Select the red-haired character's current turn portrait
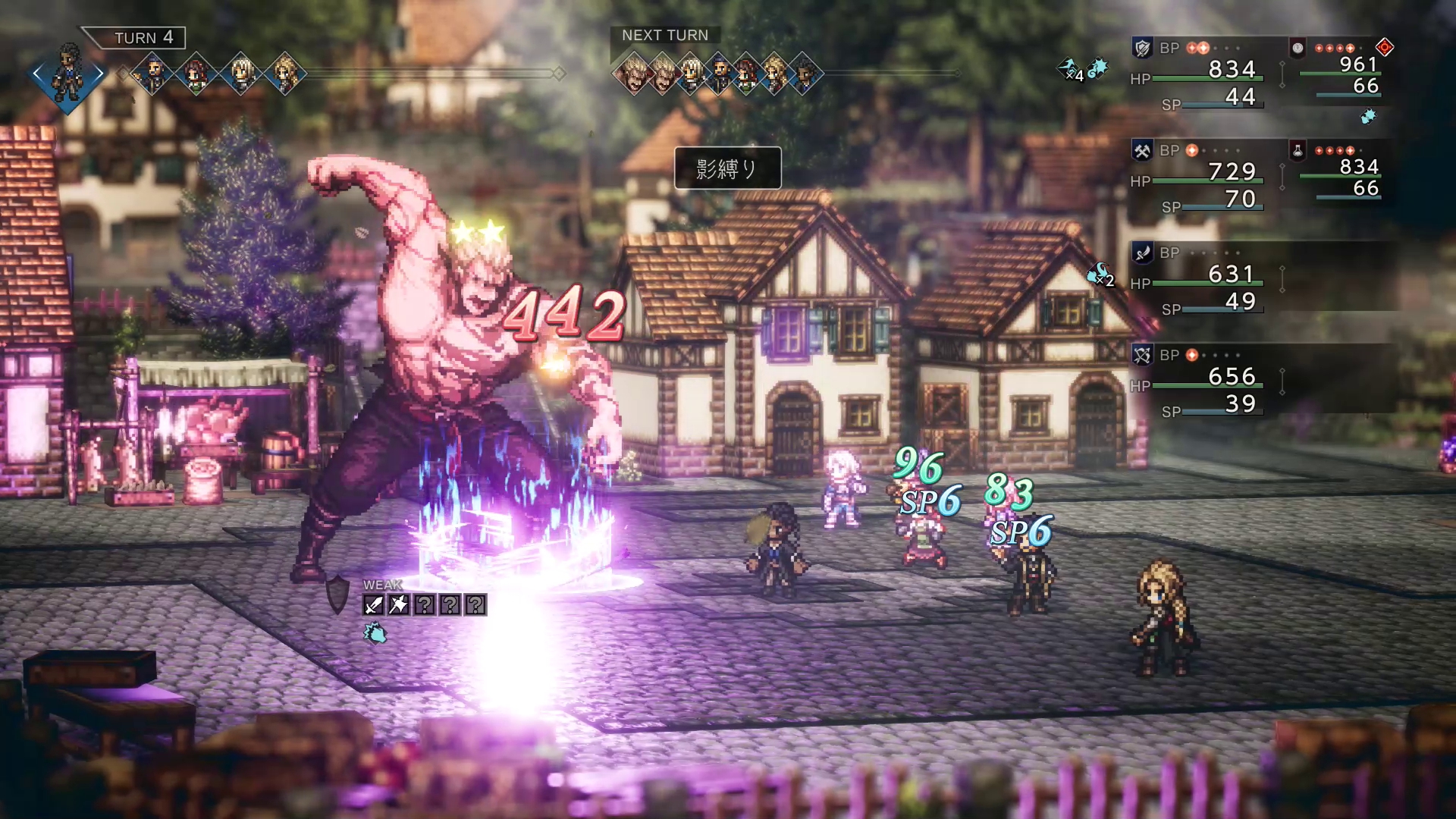Viewport: 1456px width, 819px height. pos(197,74)
